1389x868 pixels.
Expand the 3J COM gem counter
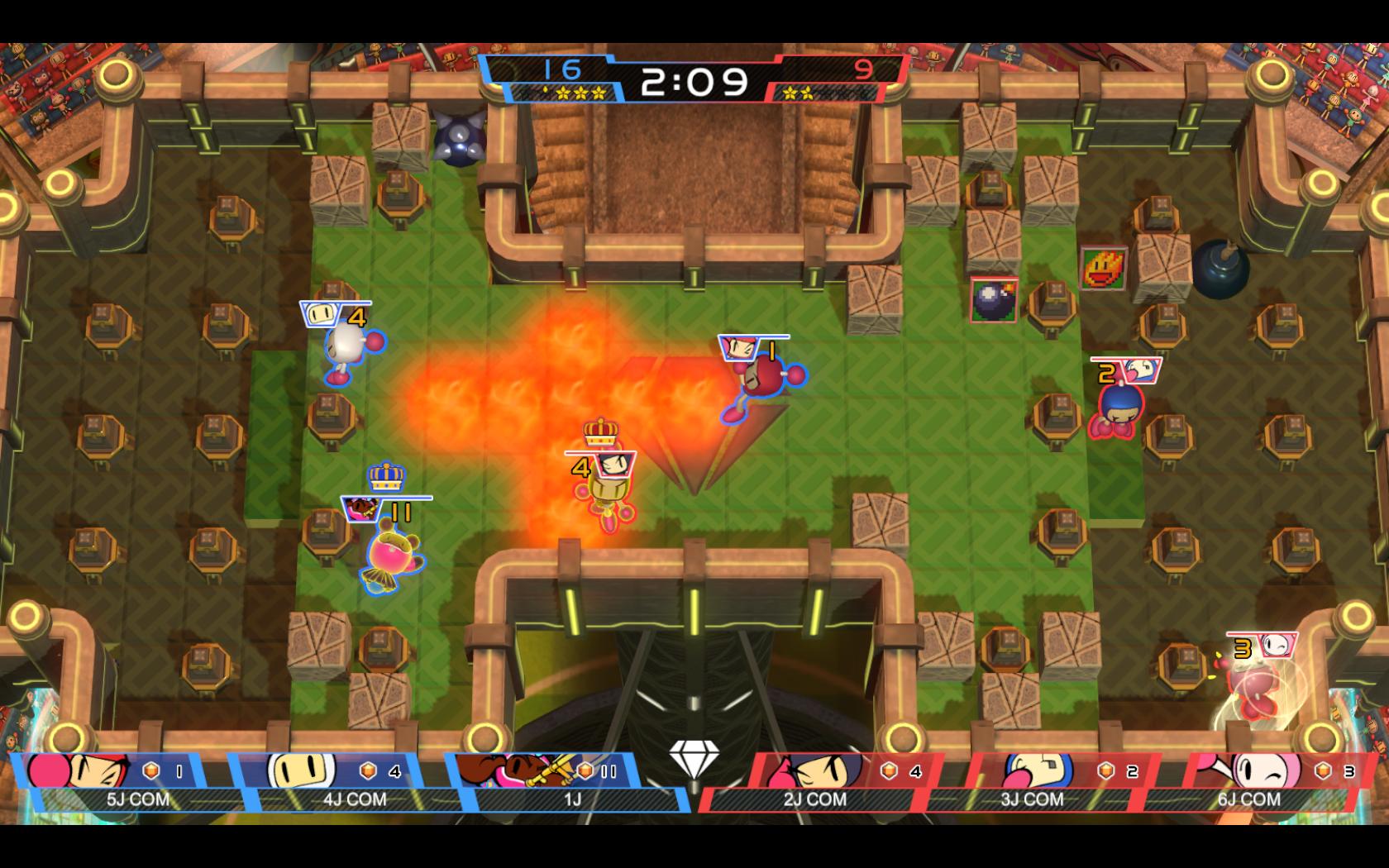1116,770
